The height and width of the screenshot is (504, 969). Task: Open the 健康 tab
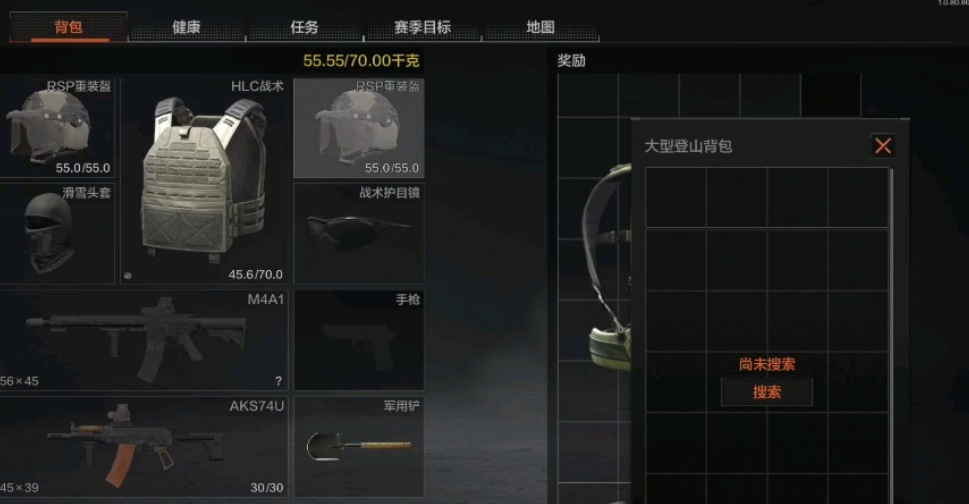click(186, 27)
